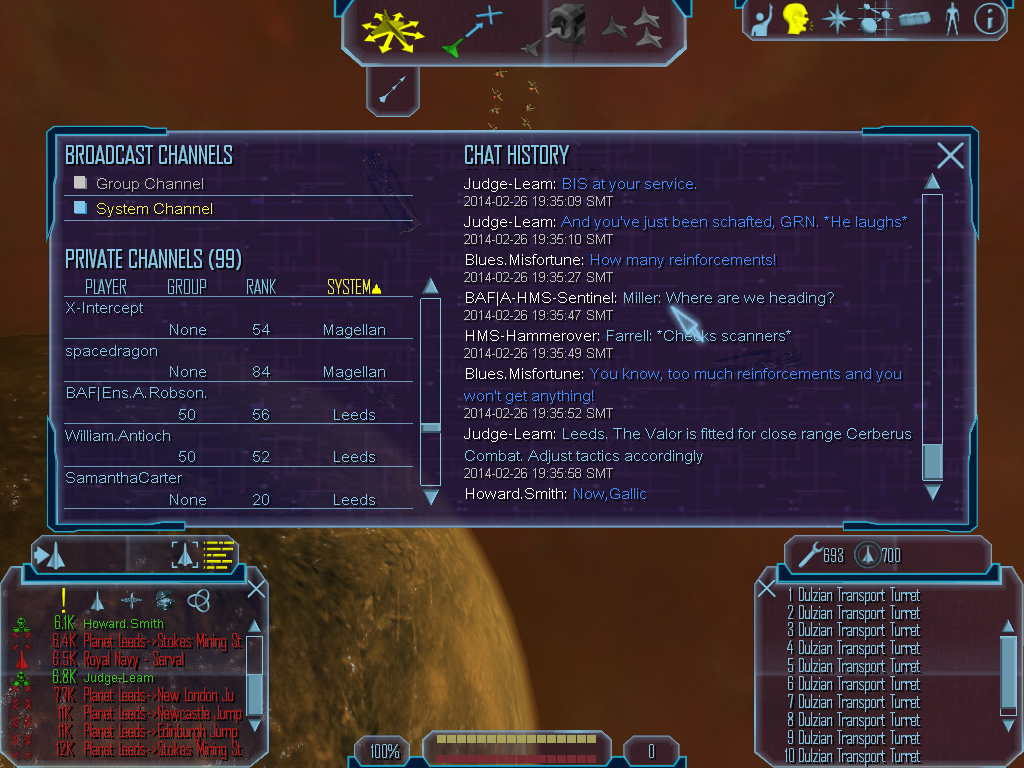Image resolution: width=1024 pixels, height=768 pixels.
Task: Pick BAF|Ens.A.Robson. as private channel
Action: pos(136,393)
